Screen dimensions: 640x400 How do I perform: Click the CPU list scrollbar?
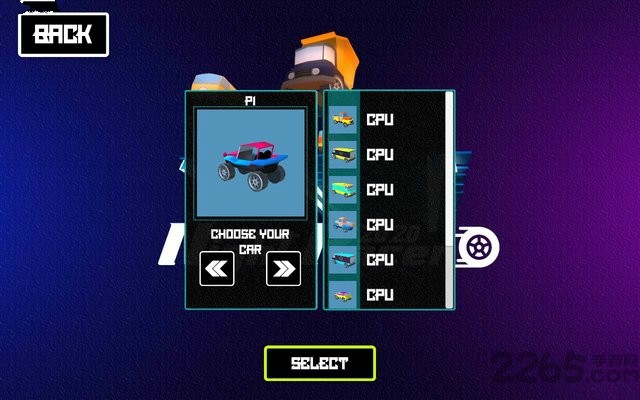[x=451, y=190]
